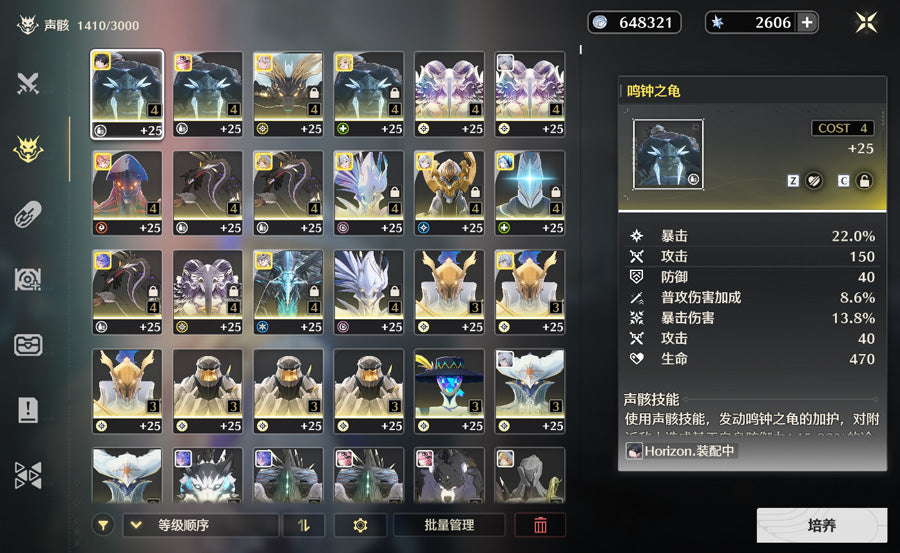900x553 pixels.
Task: Pick the first 鸣钟之龟 echo in the grid
Action: [127, 94]
